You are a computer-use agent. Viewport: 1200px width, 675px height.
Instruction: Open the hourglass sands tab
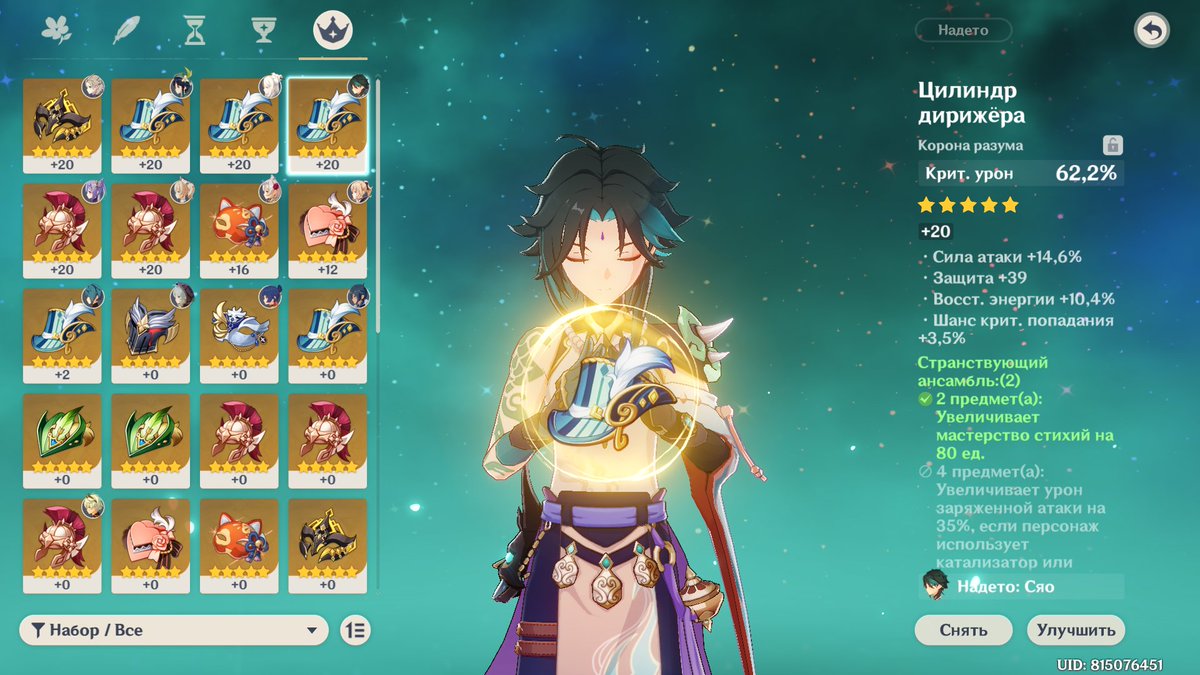(x=195, y=31)
